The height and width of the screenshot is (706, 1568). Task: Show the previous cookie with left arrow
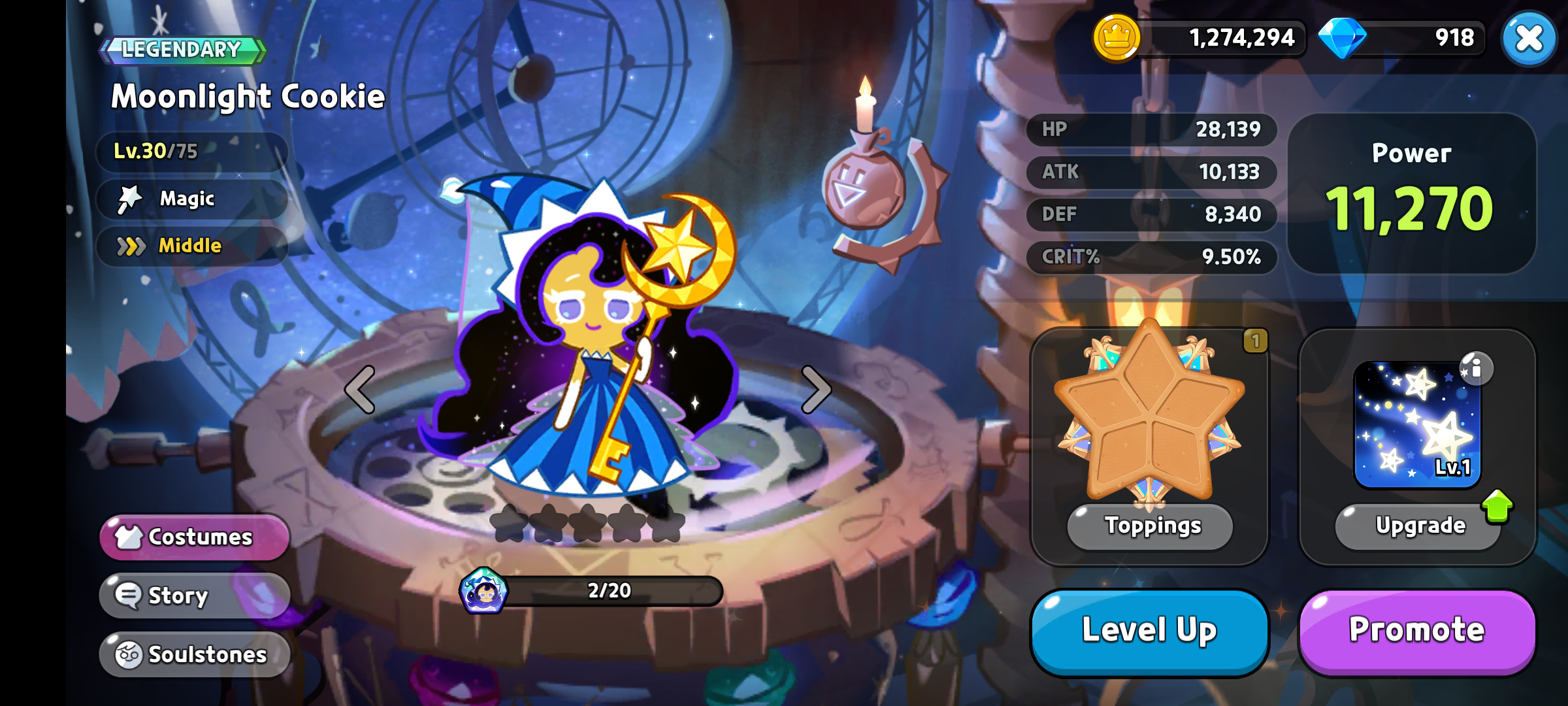pyautogui.click(x=360, y=390)
